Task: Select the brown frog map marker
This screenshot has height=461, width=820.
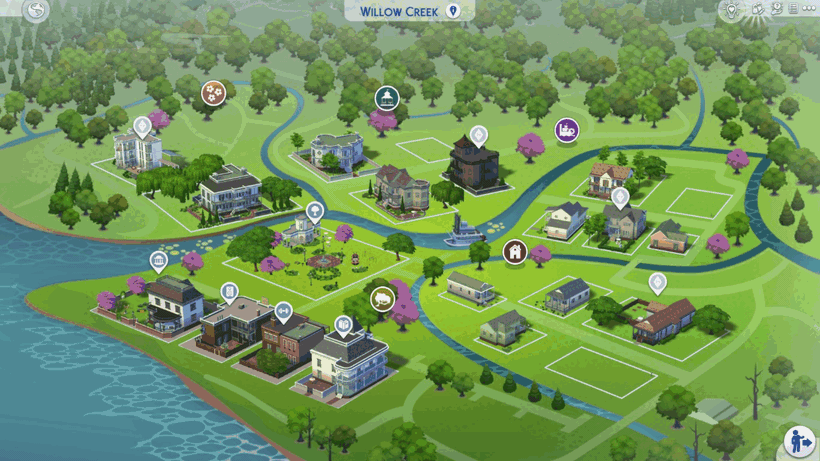Action: [x=381, y=299]
